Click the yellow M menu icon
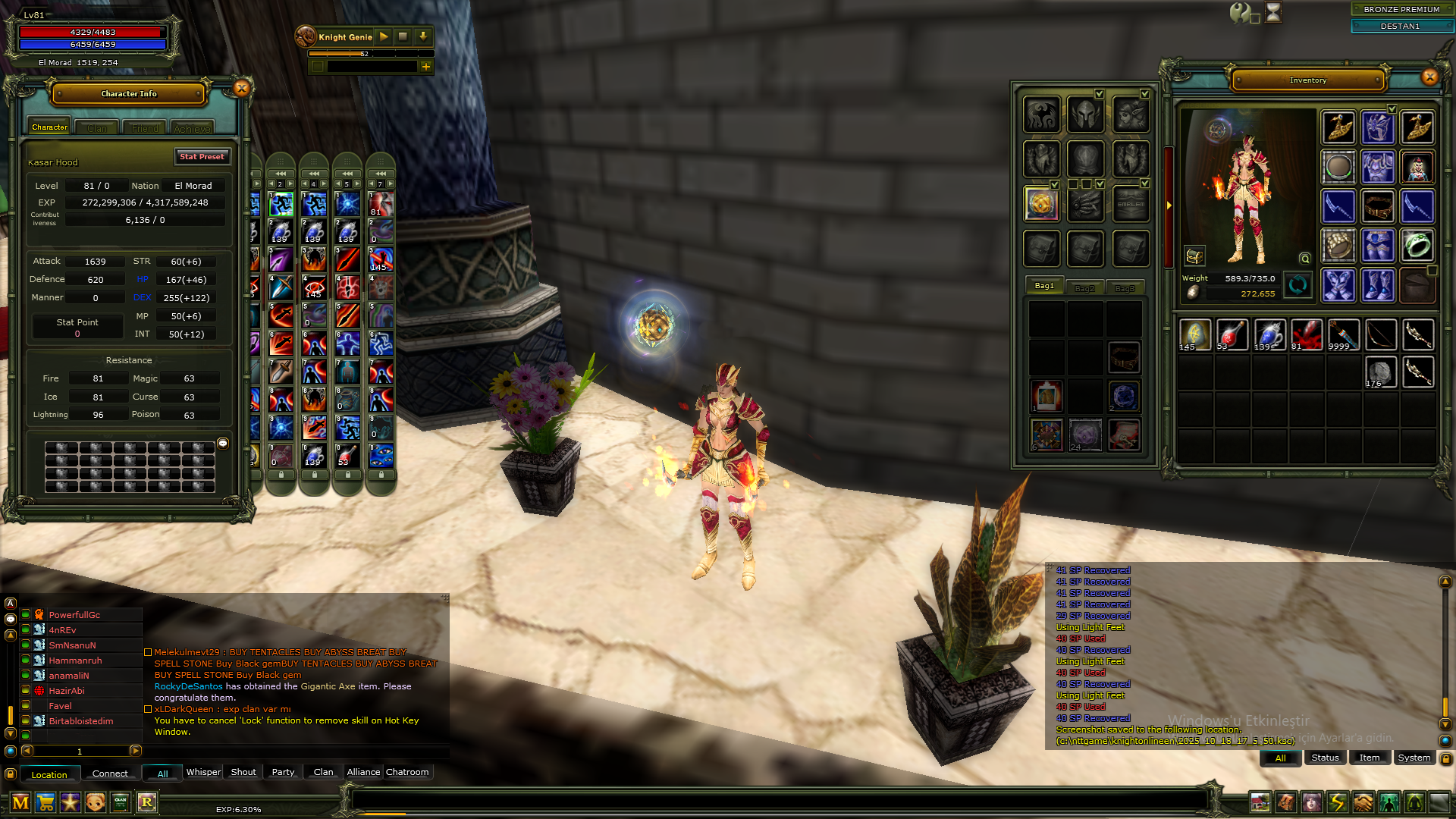This screenshot has width=1456, height=819. click(x=20, y=802)
